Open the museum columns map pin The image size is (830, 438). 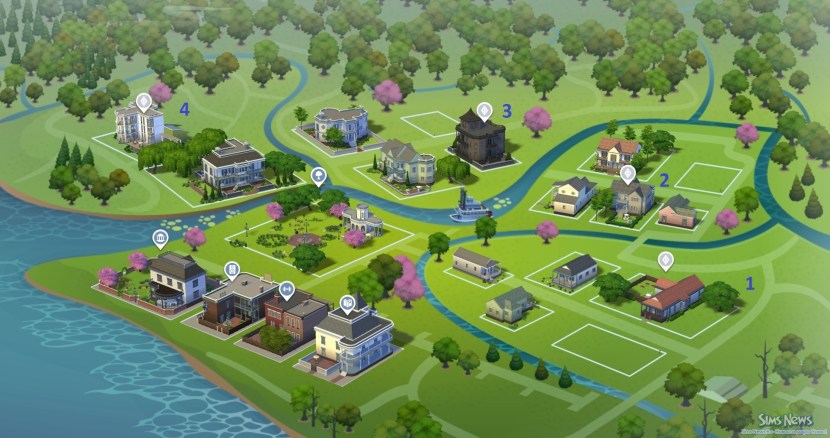click(160, 237)
